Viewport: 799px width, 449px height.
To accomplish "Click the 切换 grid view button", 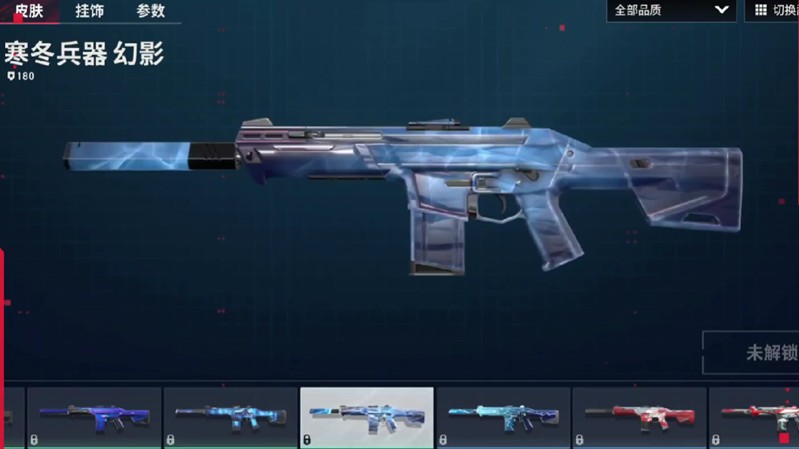I will tap(772, 10).
